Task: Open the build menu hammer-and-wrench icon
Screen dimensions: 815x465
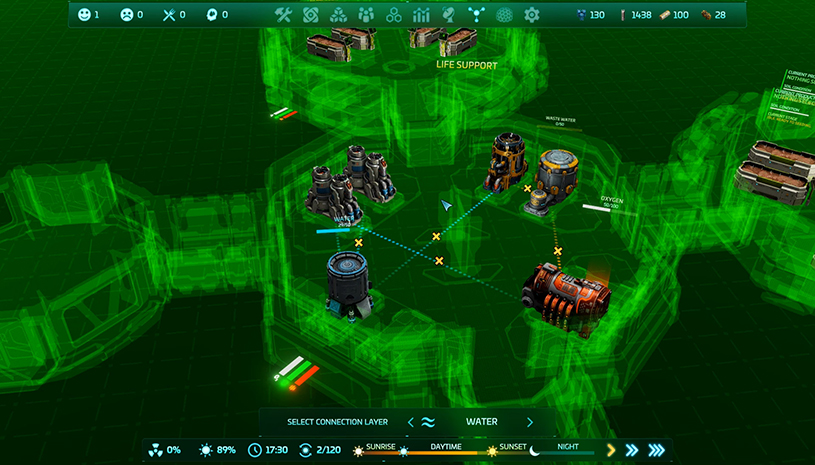Action: (x=283, y=15)
